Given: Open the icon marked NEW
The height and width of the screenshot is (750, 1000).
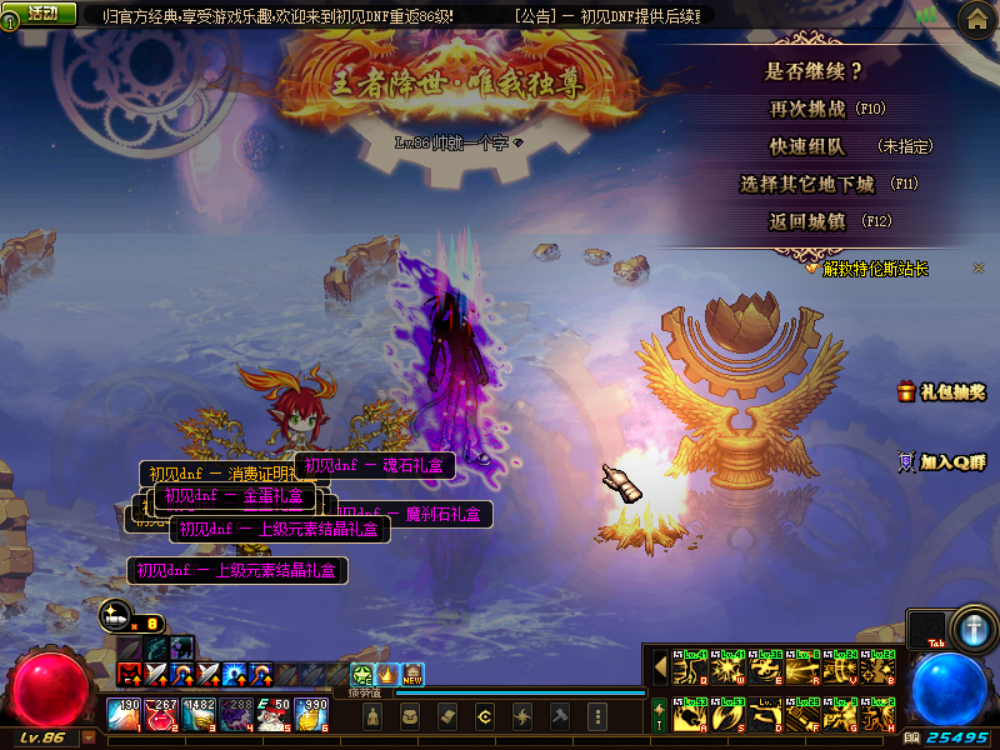Looking at the screenshot, I should point(412,675).
